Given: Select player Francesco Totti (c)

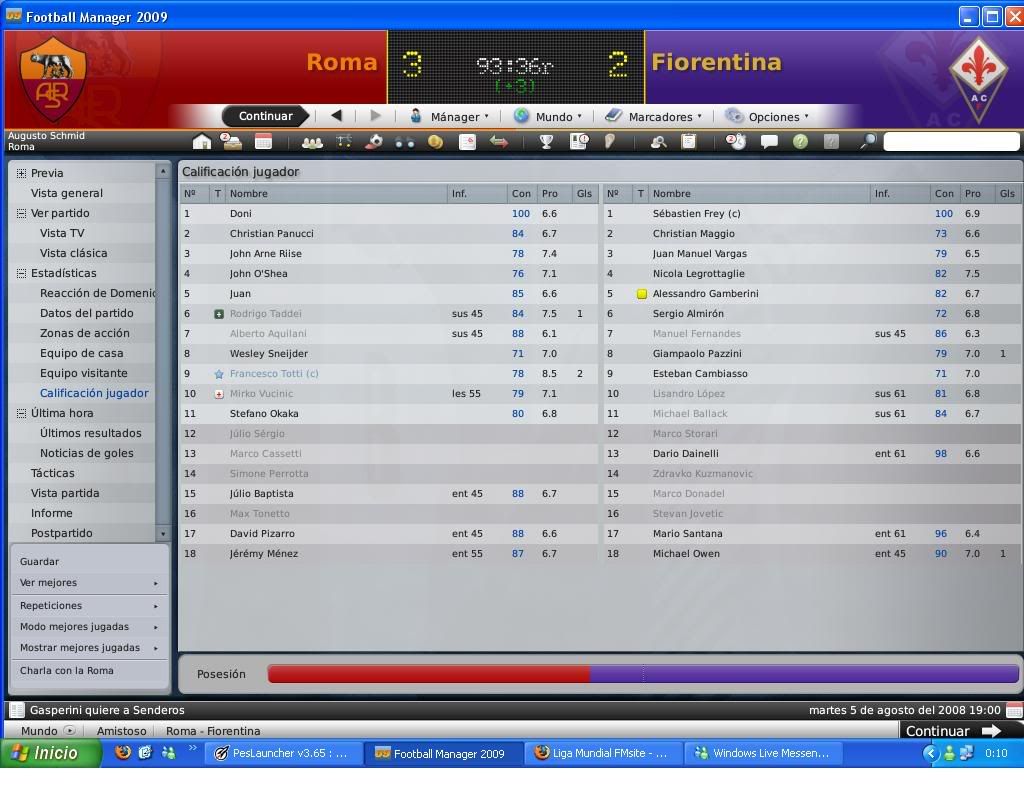Looking at the screenshot, I should (x=274, y=373).
